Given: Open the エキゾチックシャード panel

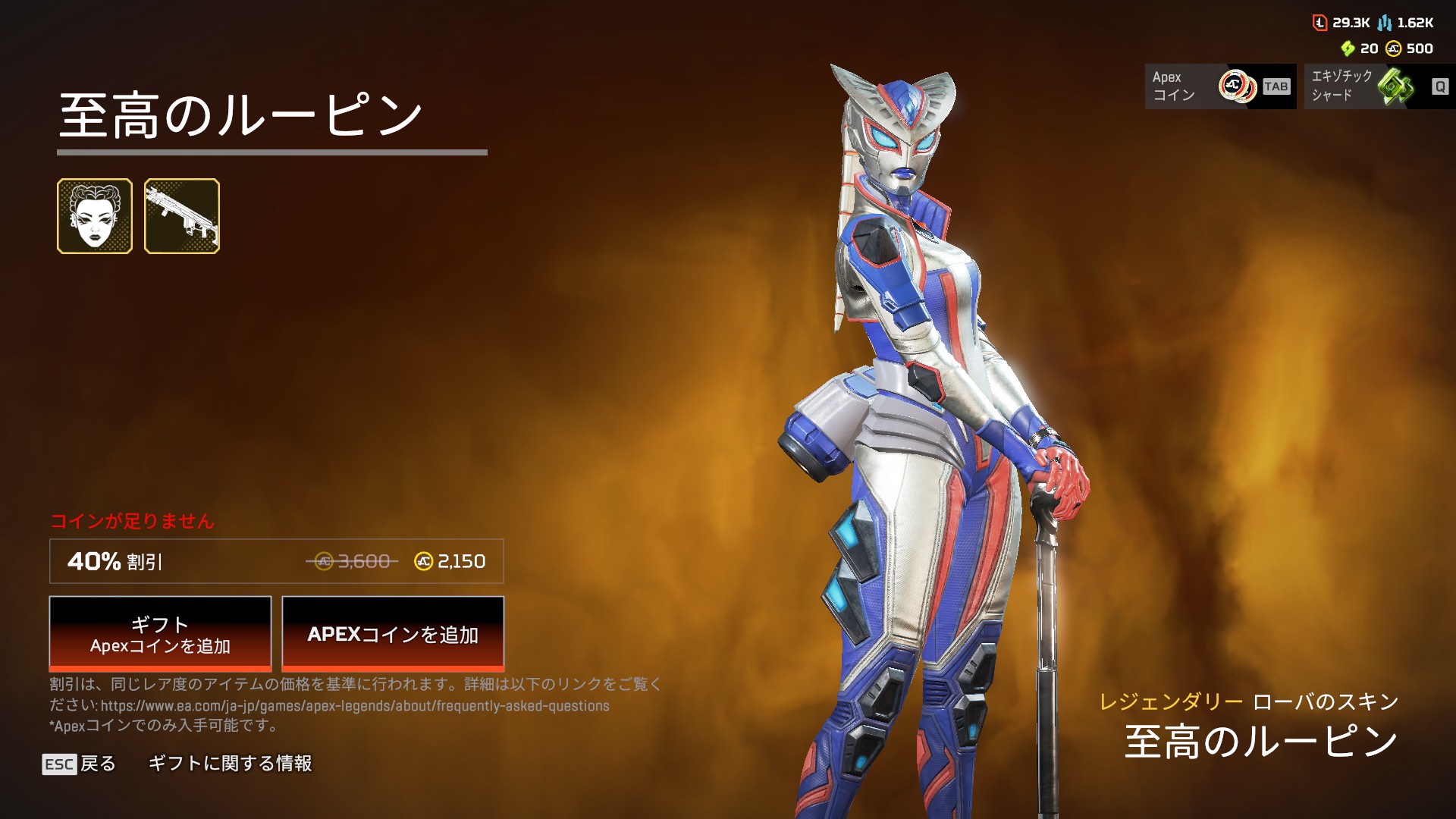Looking at the screenshot, I should point(1379,86).
